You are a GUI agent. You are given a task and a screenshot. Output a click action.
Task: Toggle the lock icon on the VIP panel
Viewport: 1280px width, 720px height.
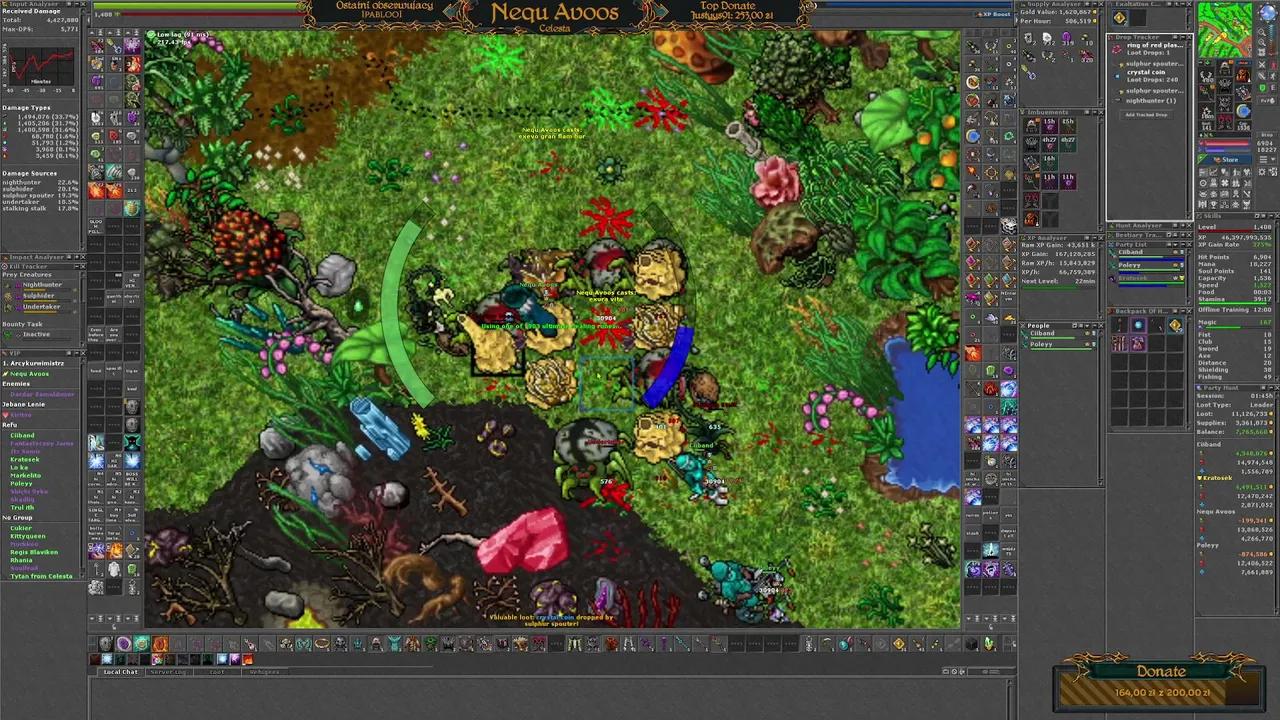point(69,353)
